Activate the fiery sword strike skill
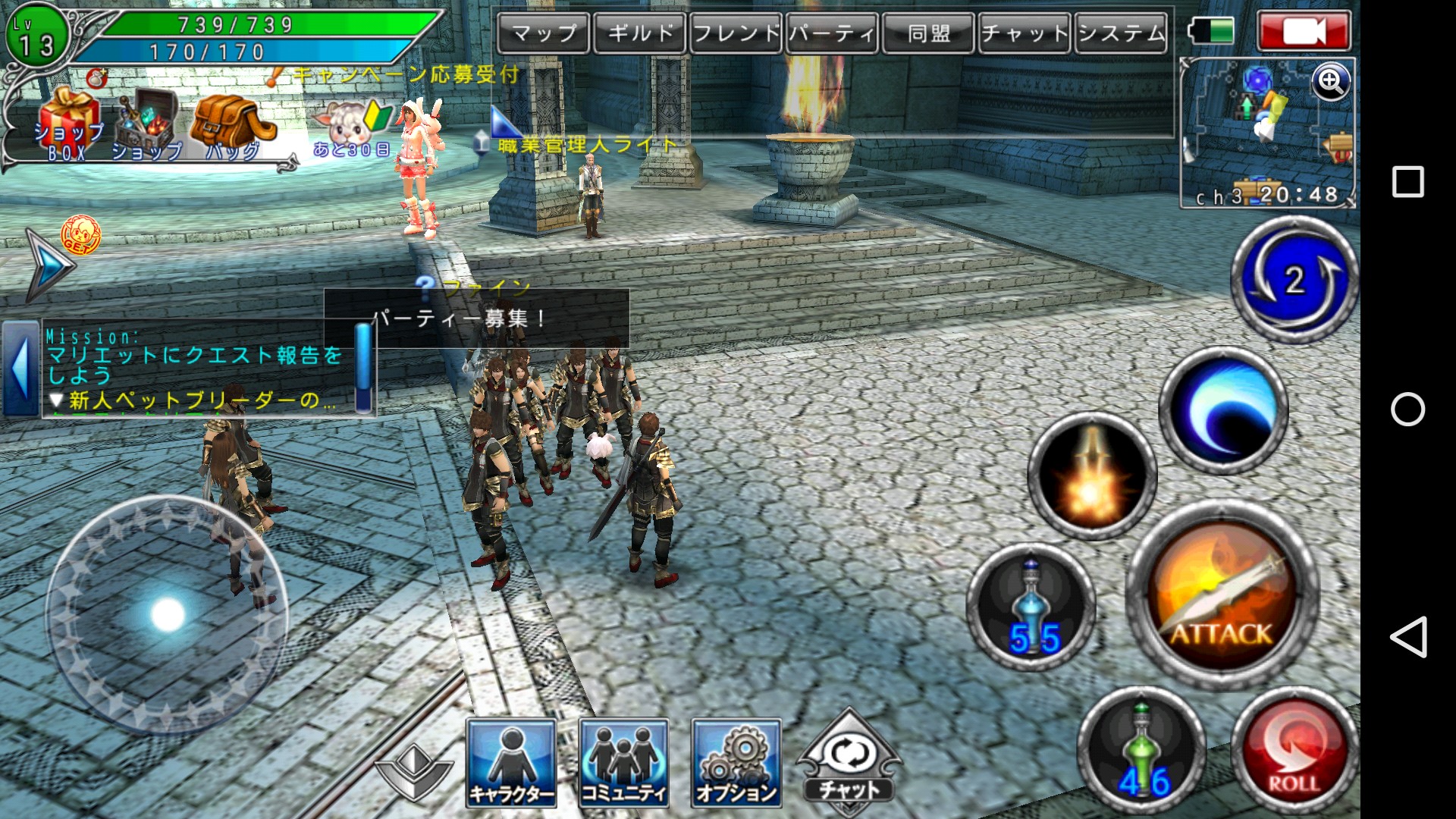1456x819 pixels. pyautogui.click(x=1092, y=476)
